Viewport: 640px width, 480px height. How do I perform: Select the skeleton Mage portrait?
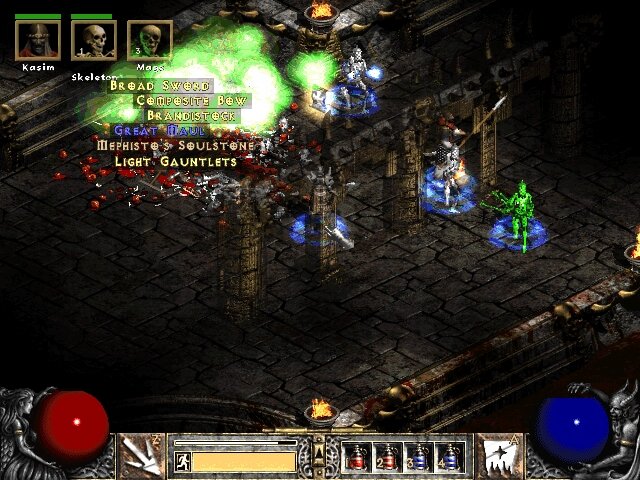coord(149,40)
